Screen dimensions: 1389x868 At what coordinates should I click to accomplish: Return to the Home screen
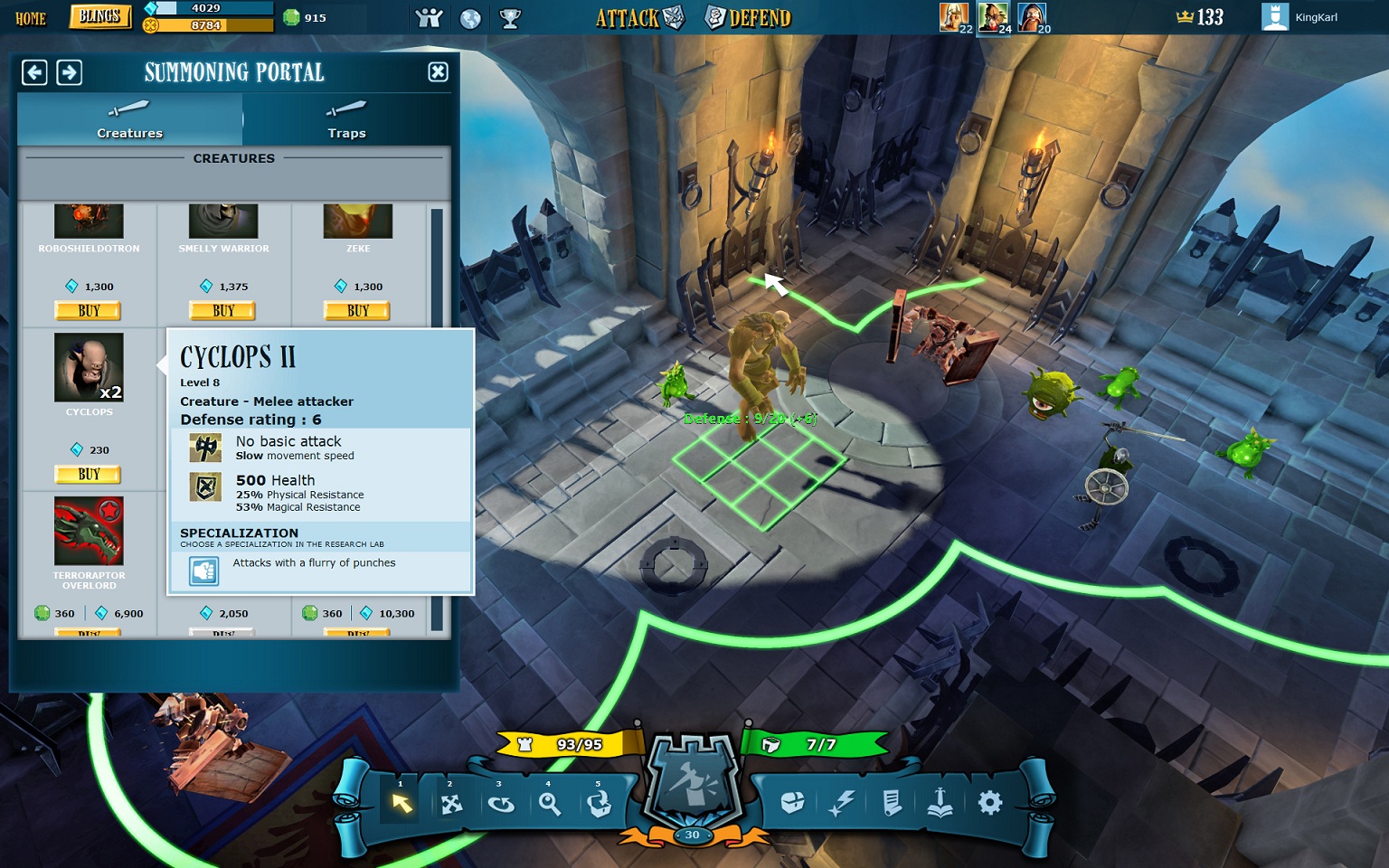click(31, 18)
